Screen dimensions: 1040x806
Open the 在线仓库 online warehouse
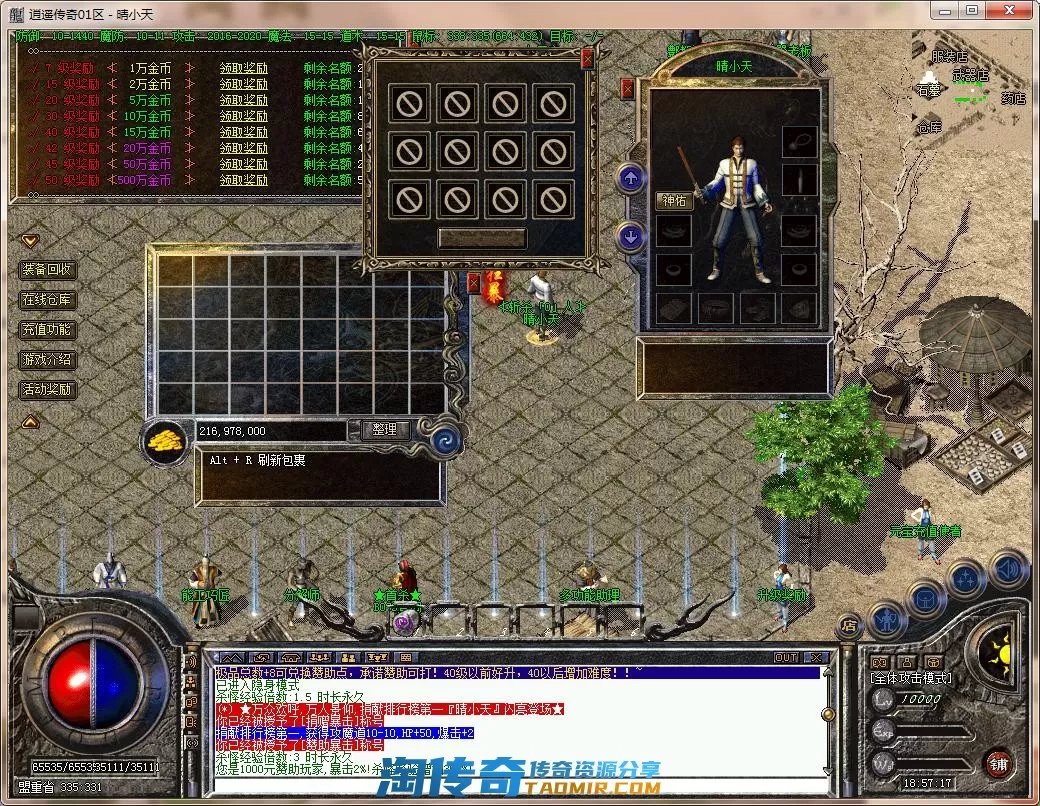click(x=47, y=299)
